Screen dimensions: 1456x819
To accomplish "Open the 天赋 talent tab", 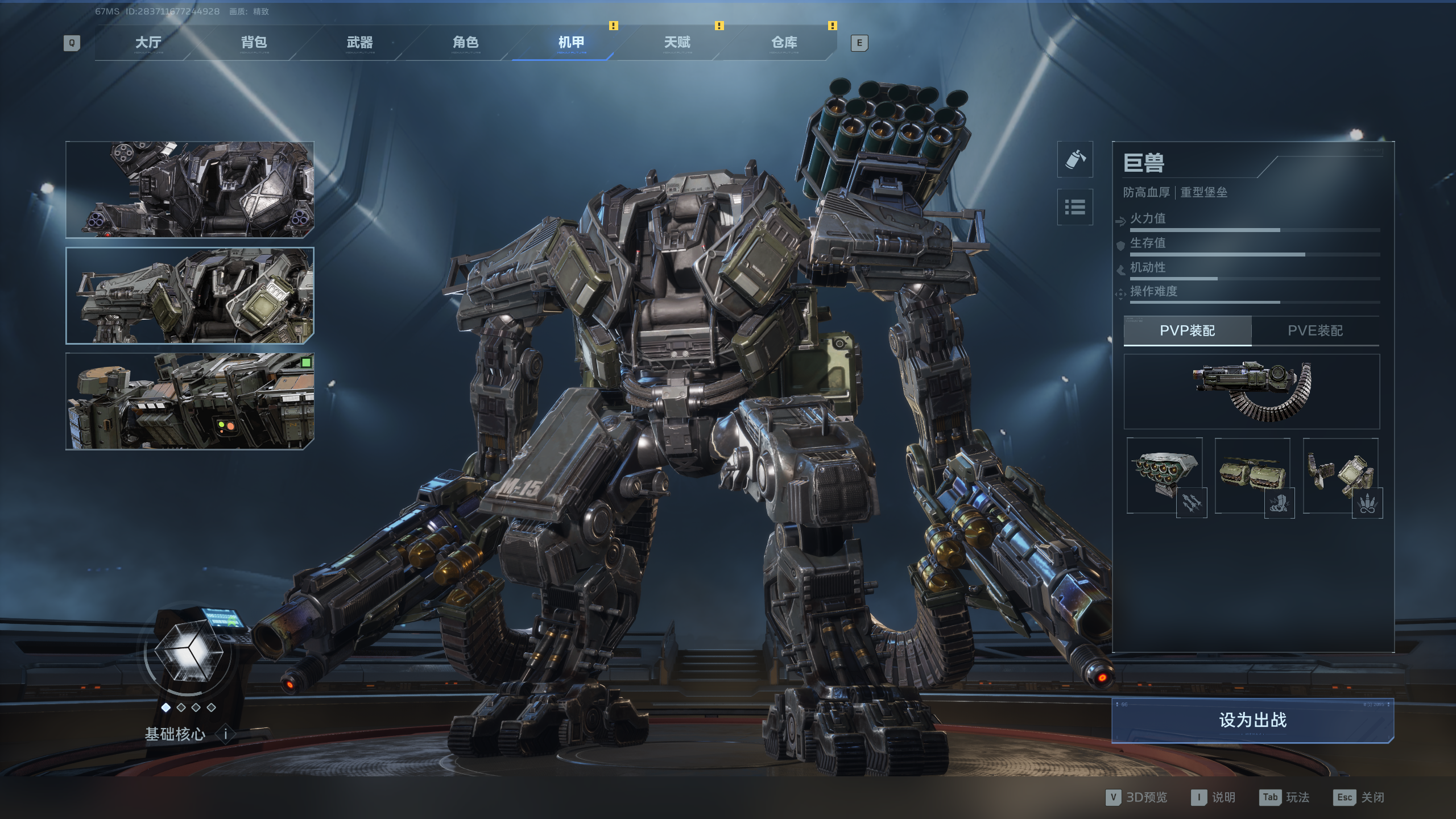I will [677, 43].
